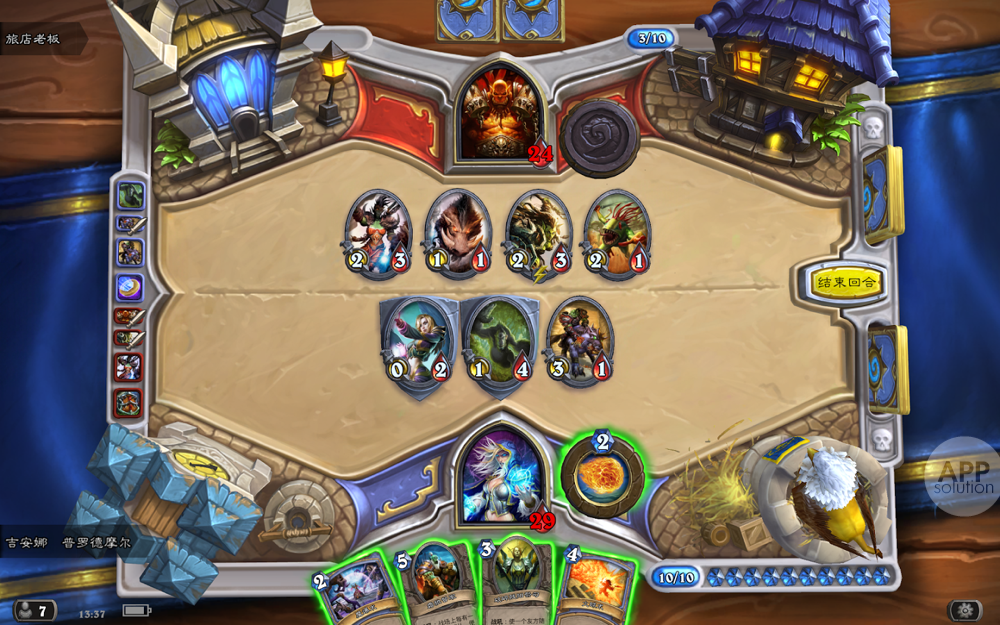The image size is (1000, 625).
Task: Inspect the enemy's spent hero power
Action: coord(599,137)
